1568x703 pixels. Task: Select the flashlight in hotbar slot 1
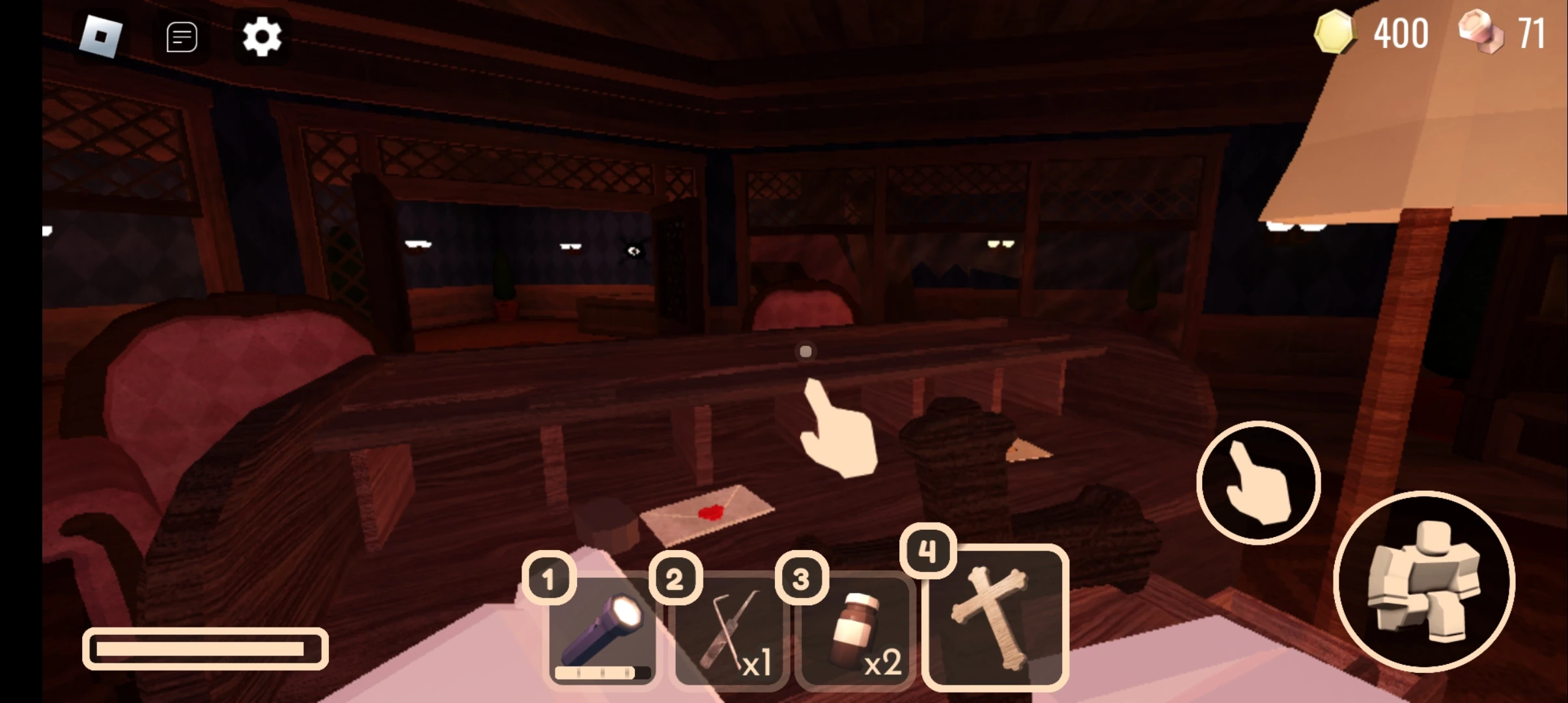[602, 635]
